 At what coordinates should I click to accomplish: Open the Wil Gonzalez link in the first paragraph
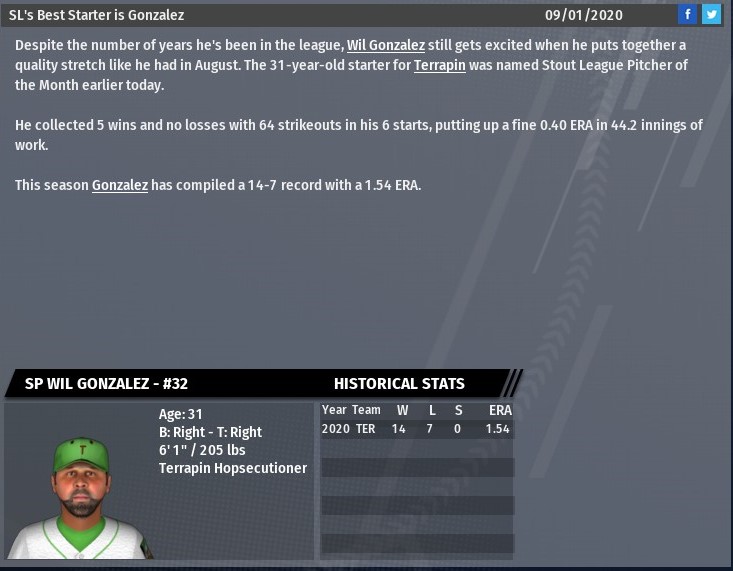point(385,46)
